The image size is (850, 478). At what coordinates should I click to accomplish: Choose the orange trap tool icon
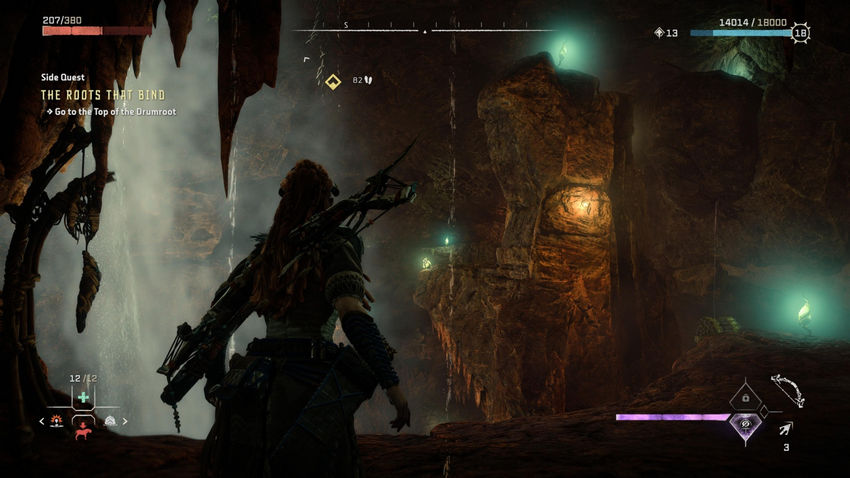(57, 421)
